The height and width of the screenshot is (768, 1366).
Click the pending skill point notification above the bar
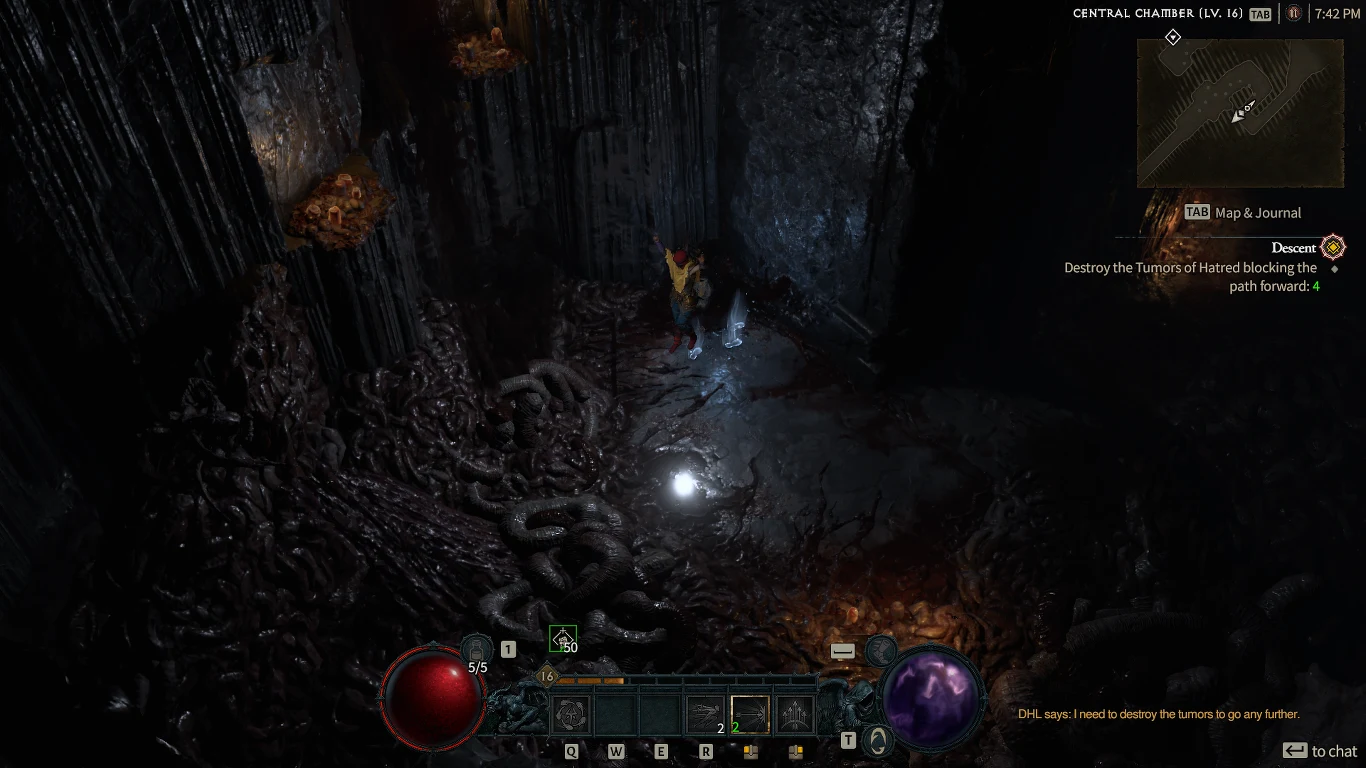click(x=565, y=638)
